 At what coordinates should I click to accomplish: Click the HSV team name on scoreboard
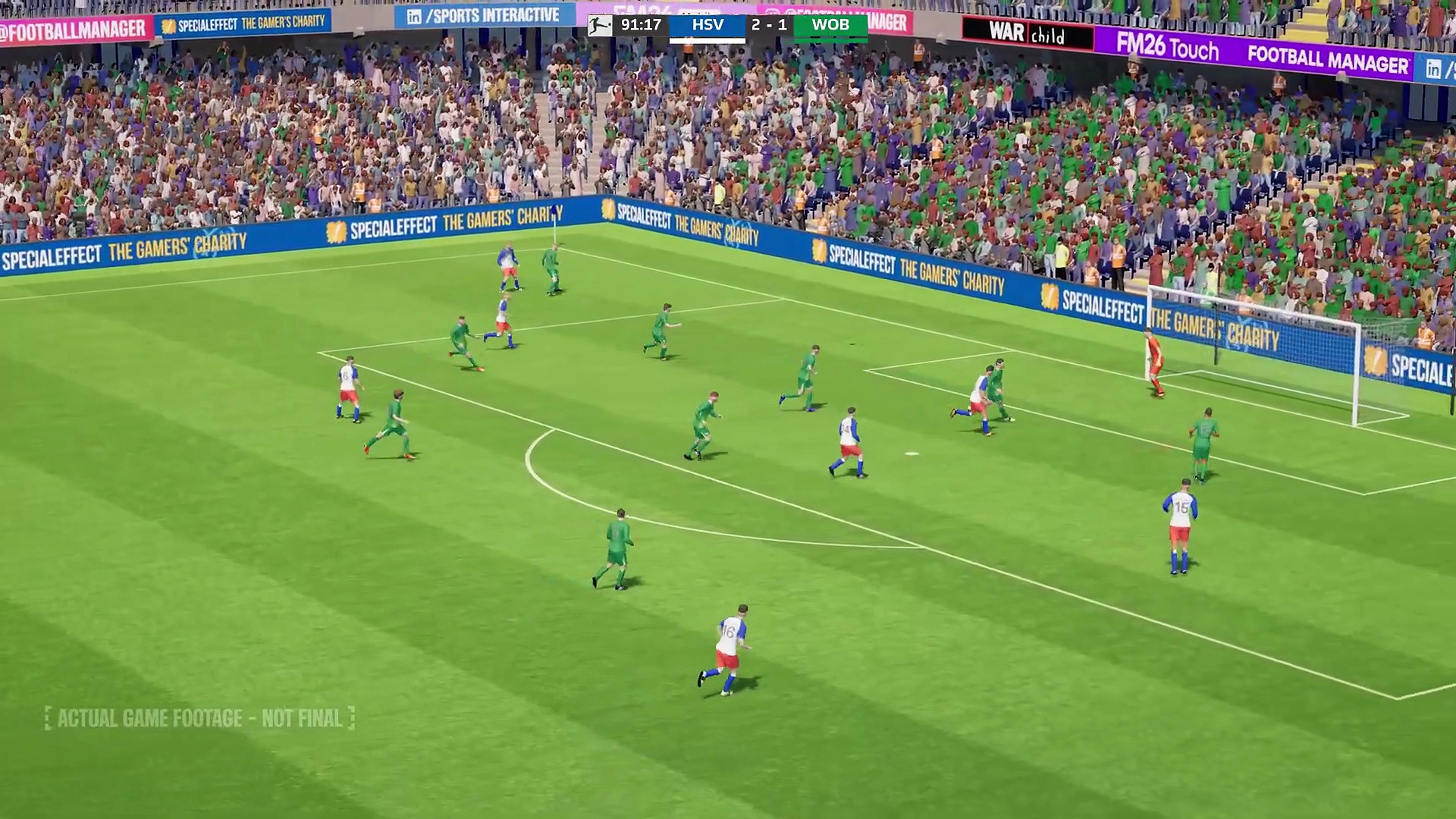(707, 25)
